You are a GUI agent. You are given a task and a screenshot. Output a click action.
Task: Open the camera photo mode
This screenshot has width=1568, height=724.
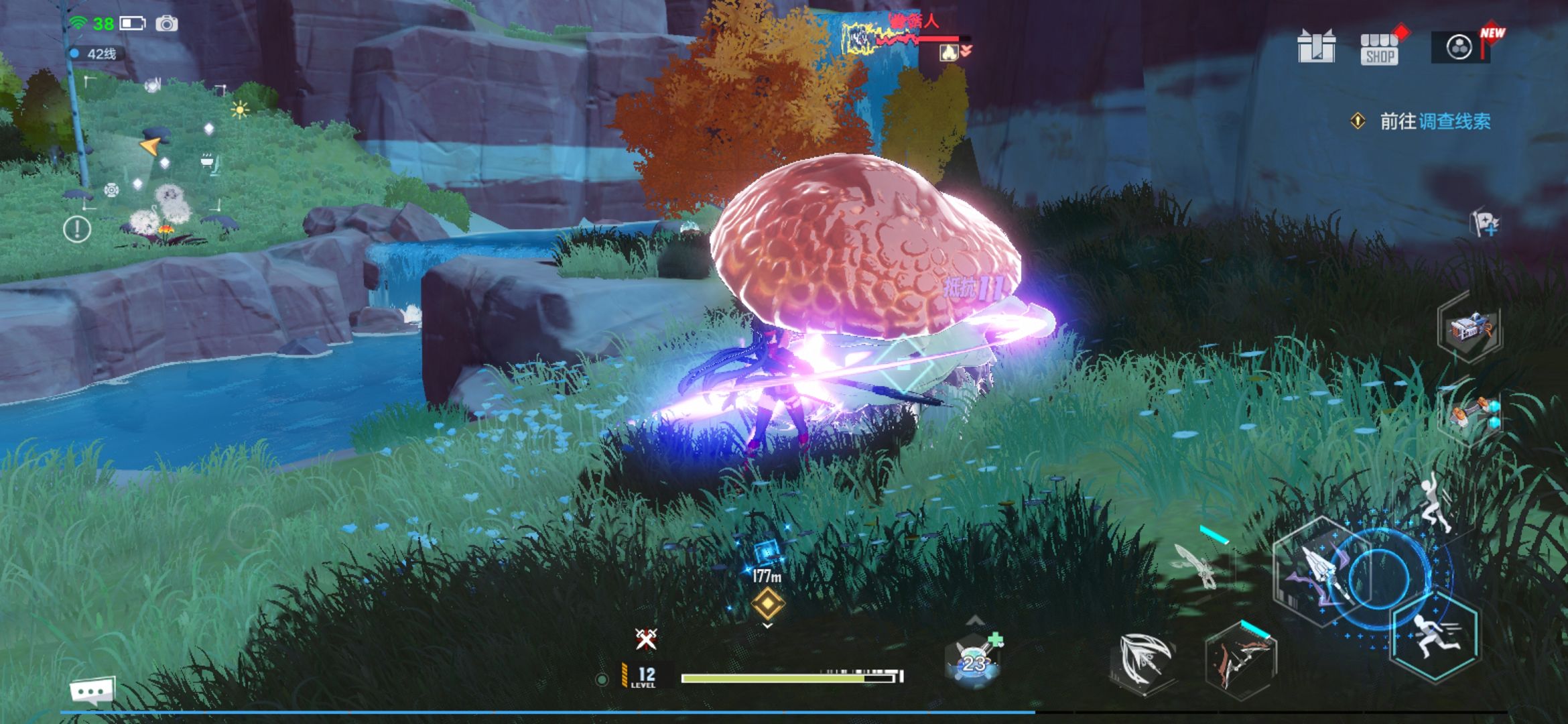click(x=167, y=24)
